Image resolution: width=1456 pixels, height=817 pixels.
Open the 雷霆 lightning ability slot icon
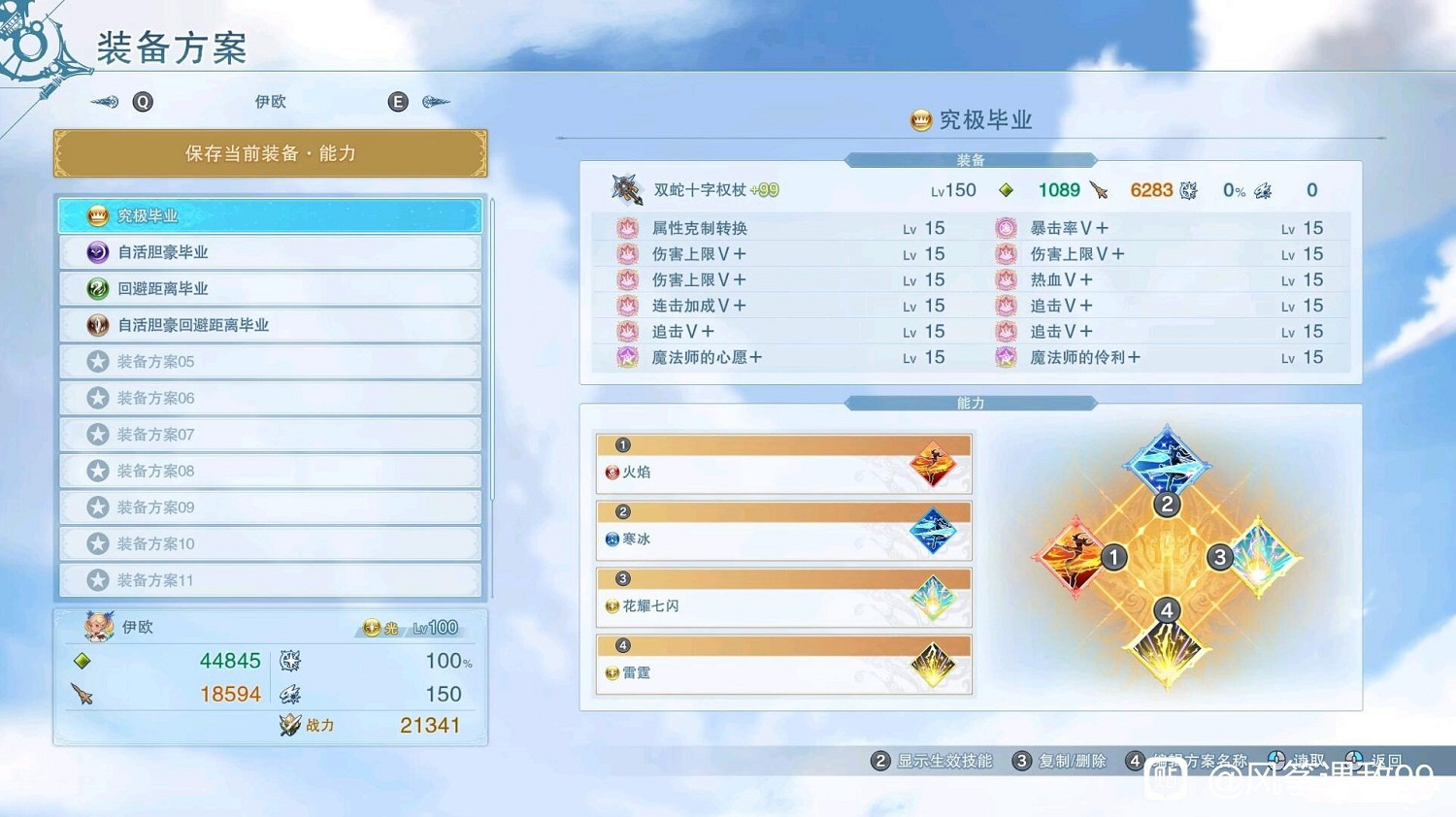tap(932, 664)
